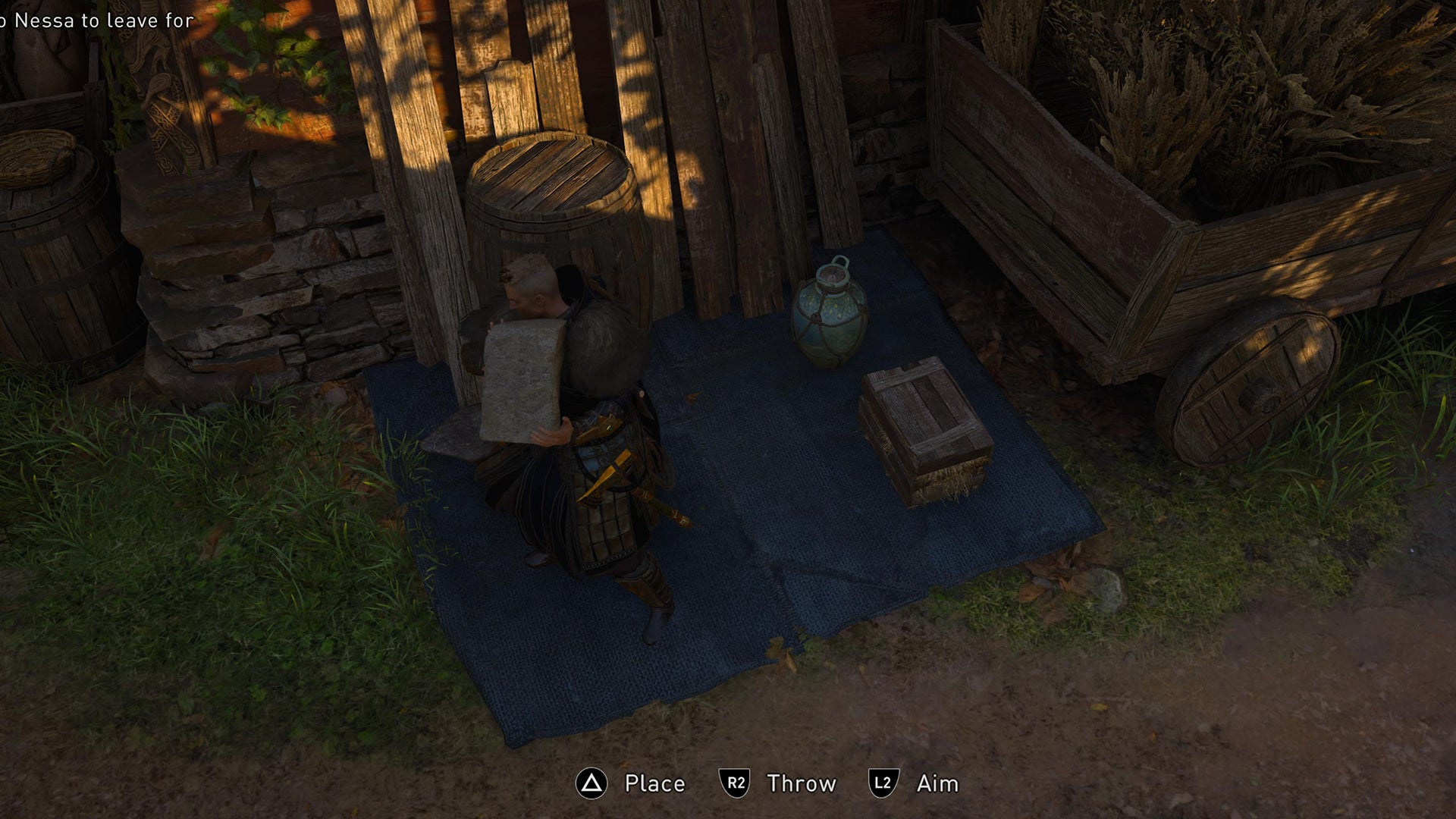1456x819 pixels.
Task: Click the Triangle button prompt icon
Action: click(595, 784)
